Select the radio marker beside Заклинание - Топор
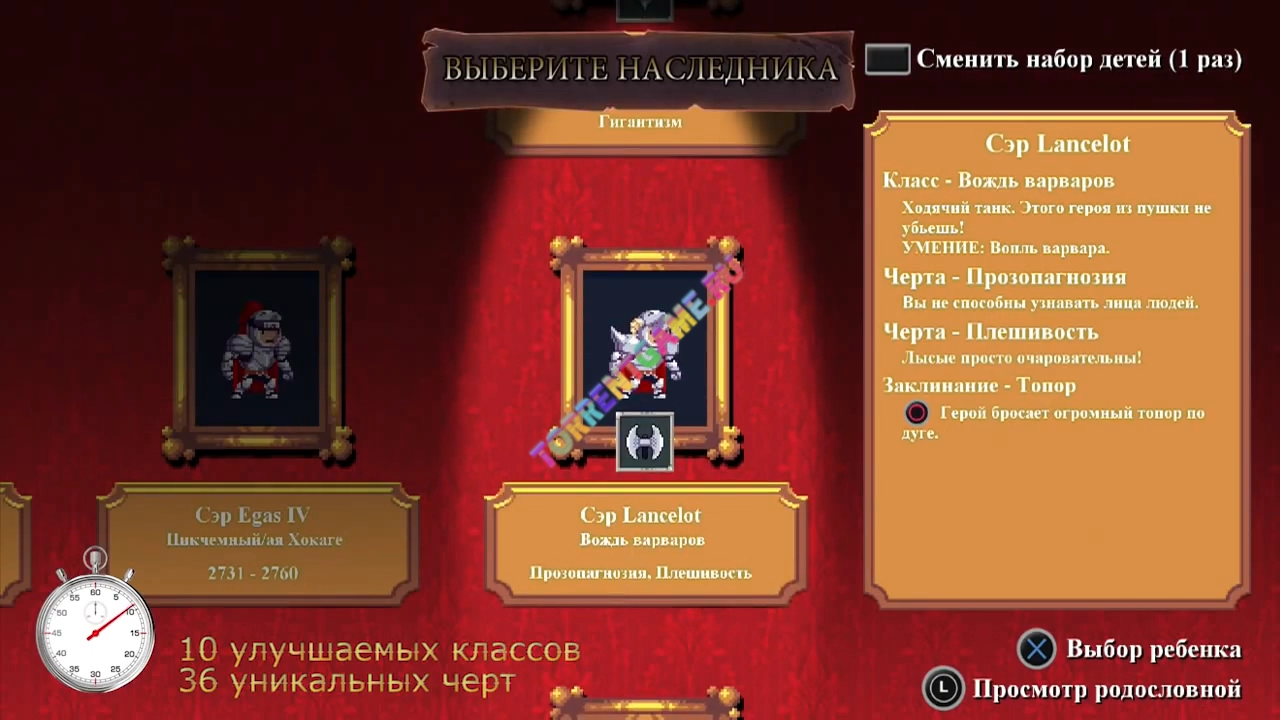 point(916,412)
